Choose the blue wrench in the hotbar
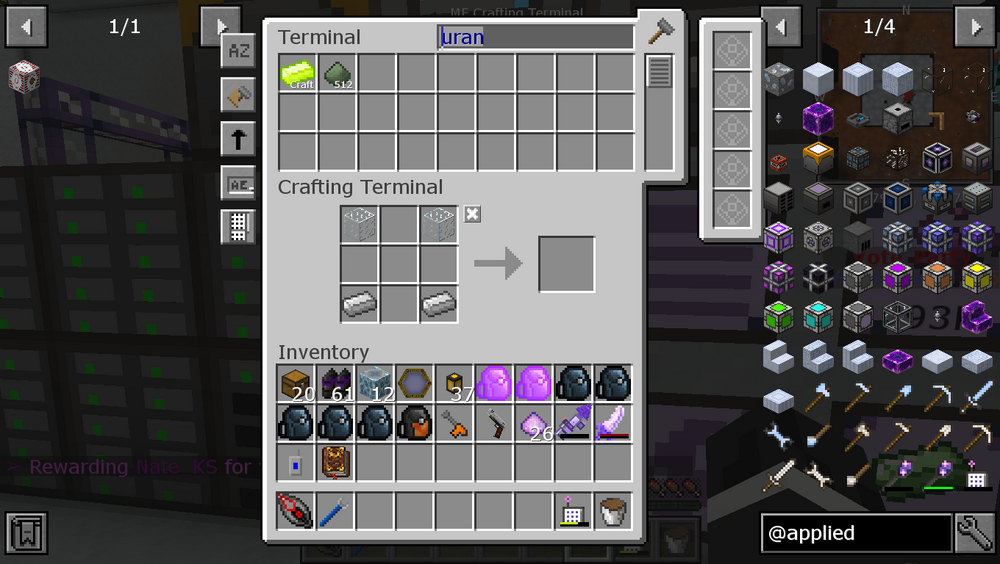The width and height of the screenshot is (1000, 564). (337, 511)
